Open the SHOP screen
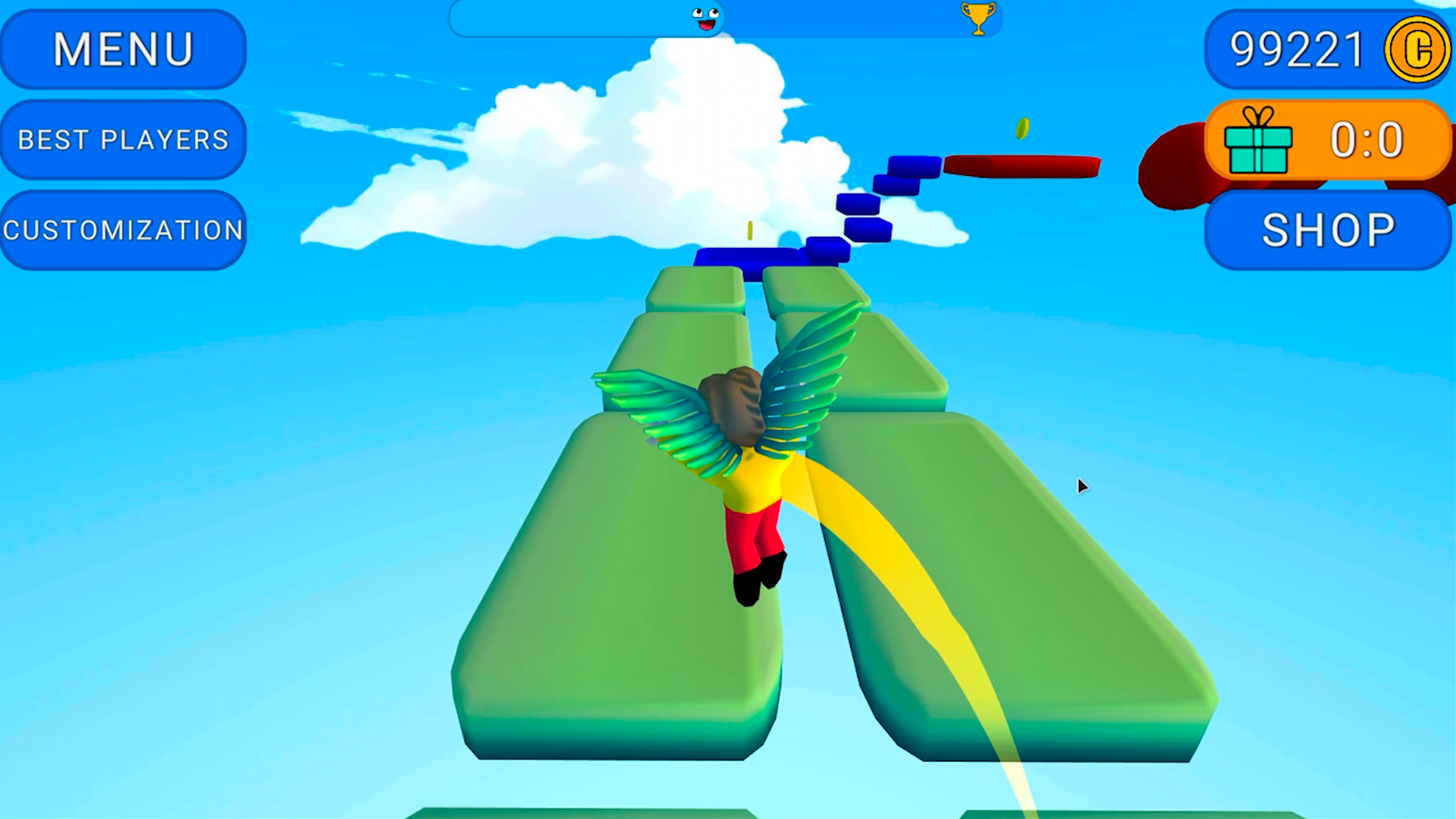The width and height of the screenshot is (1456, 819). 1327,228
